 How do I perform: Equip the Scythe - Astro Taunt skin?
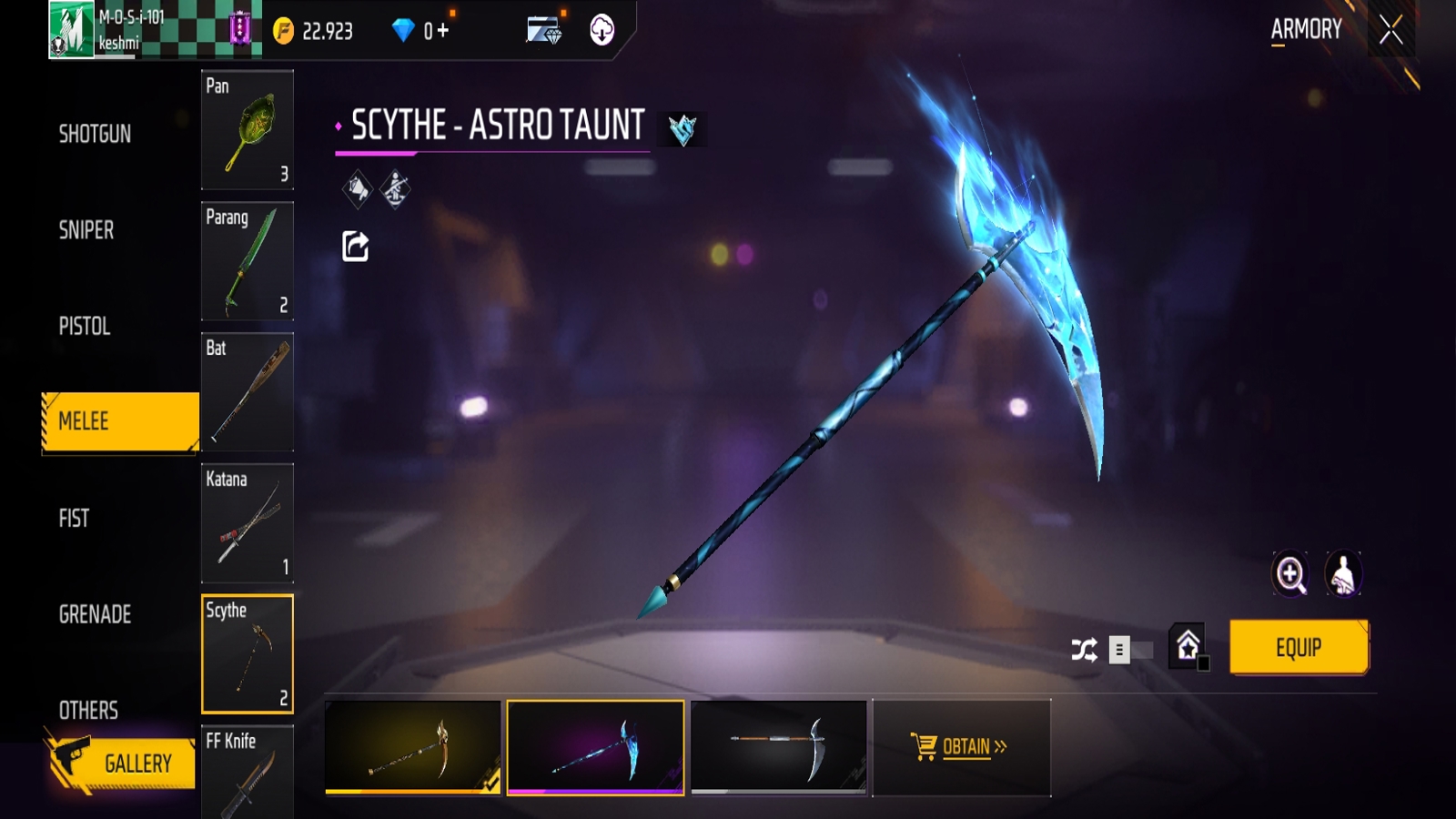click(x=1298, y=648)
